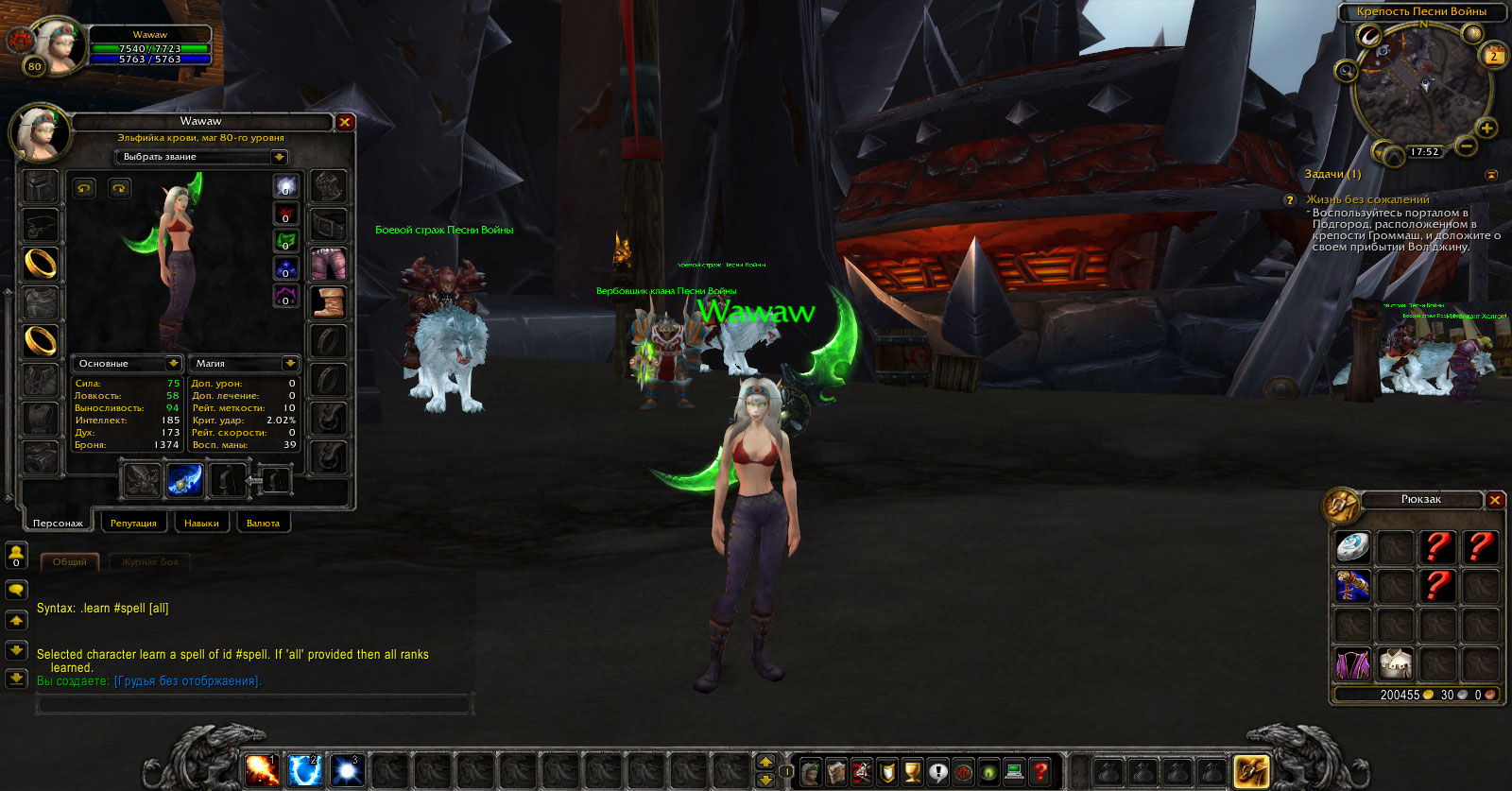Viewport: 1512px width, 791px height.
Task: Open the calendar button showing 2
Action: click(x=1493, y=55)
